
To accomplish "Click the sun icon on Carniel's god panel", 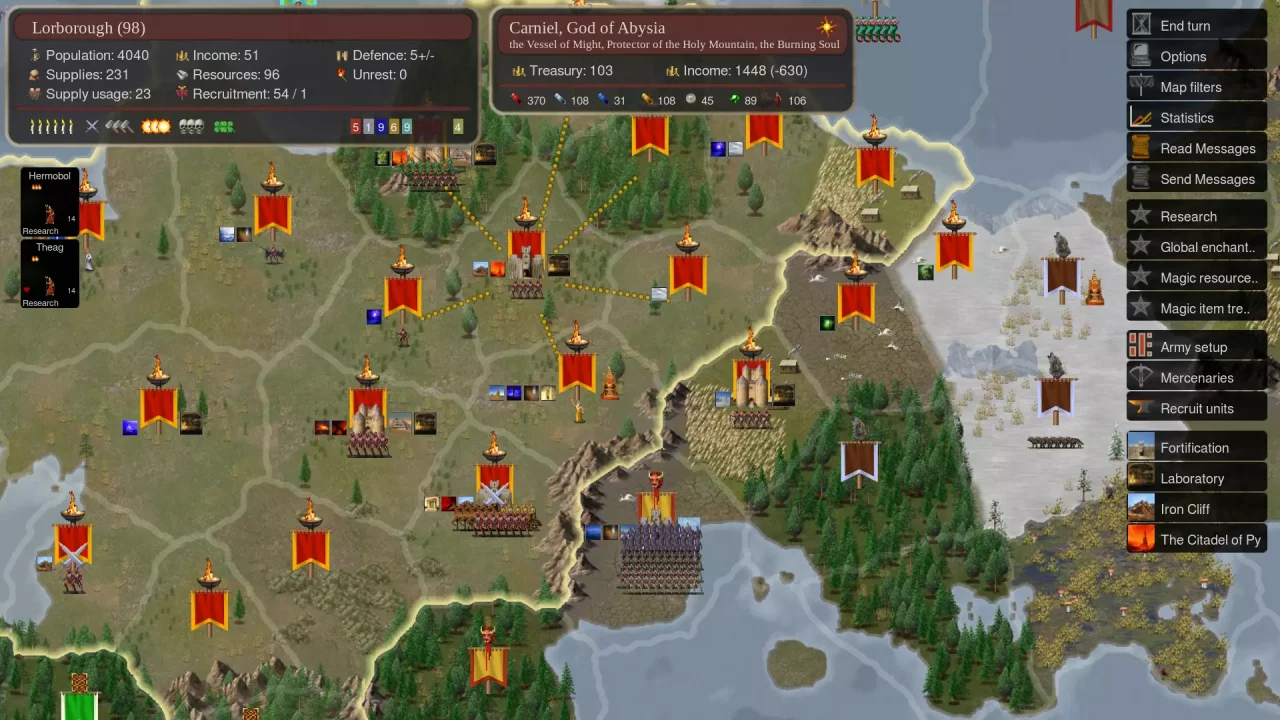I will [x=826, y=26].
